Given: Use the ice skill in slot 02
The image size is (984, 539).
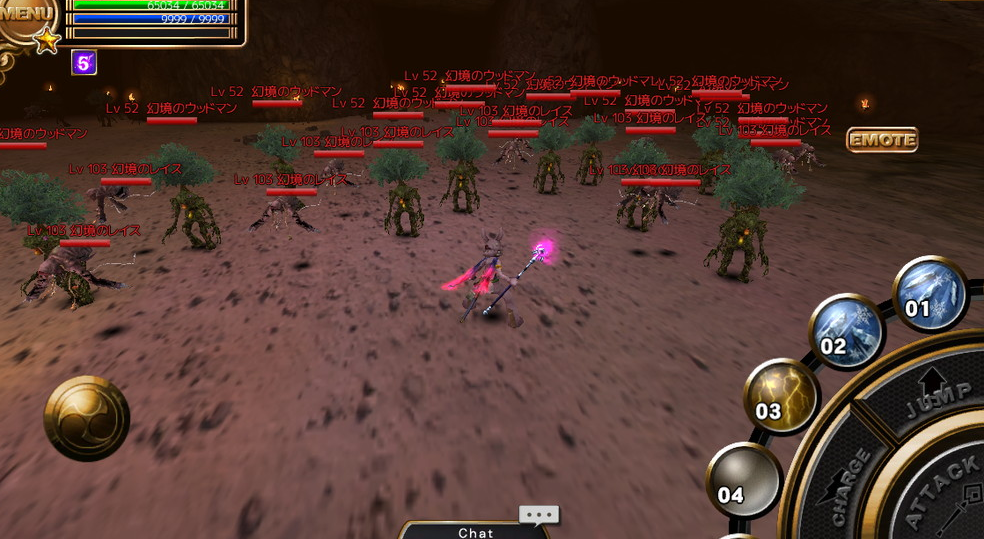Looking at the screenshot, I should (x=846, y=333).
